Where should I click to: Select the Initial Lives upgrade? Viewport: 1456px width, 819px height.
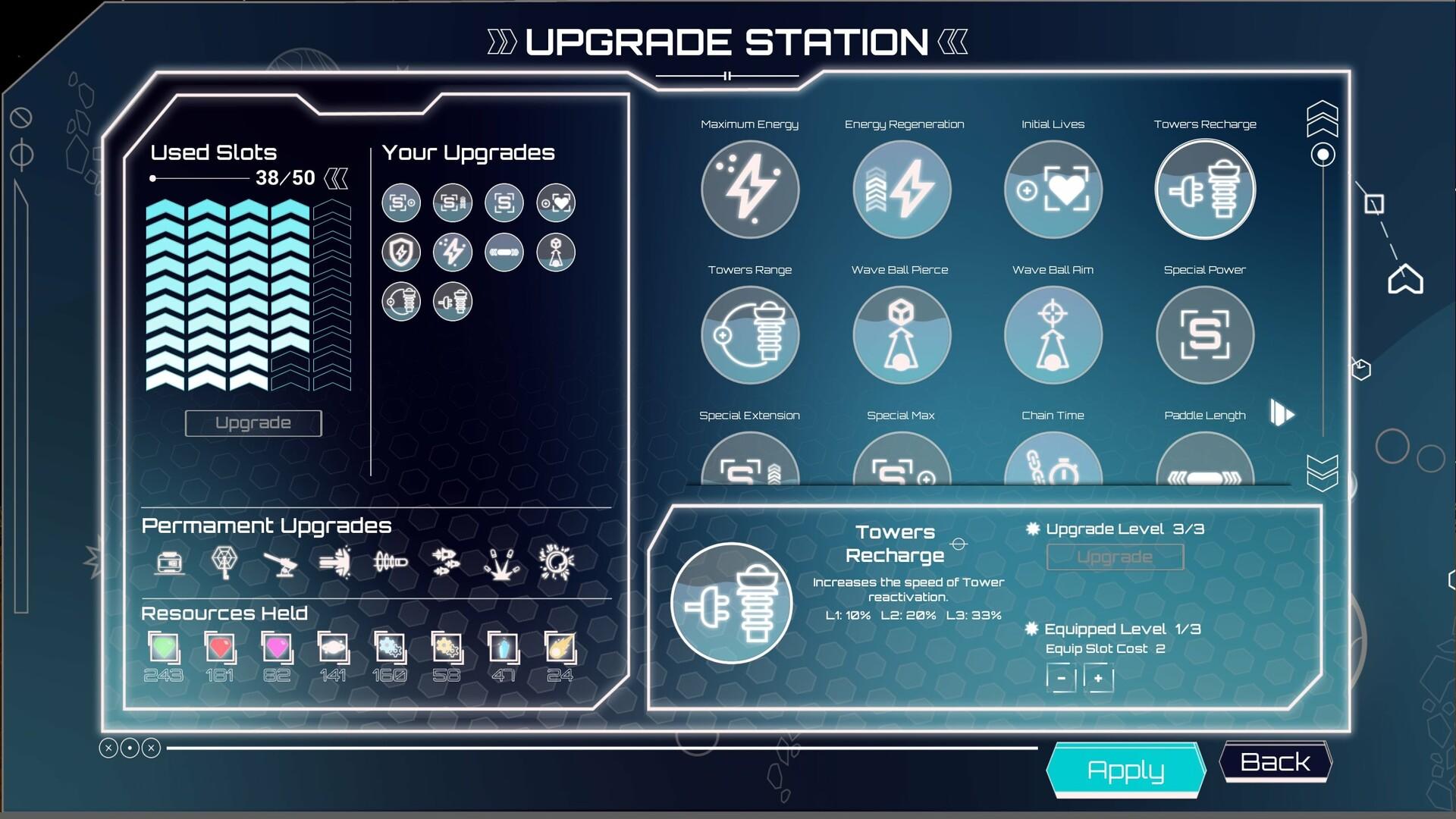point(1053,189)
